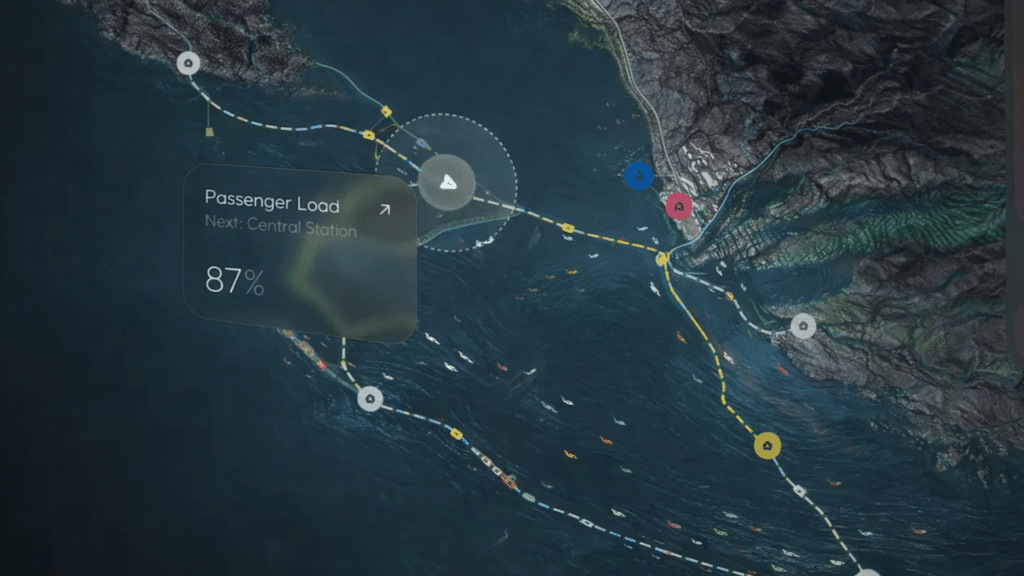Open the Passenger Load card arrow
The image size is (1024, 576).
[x=384, y=210]
